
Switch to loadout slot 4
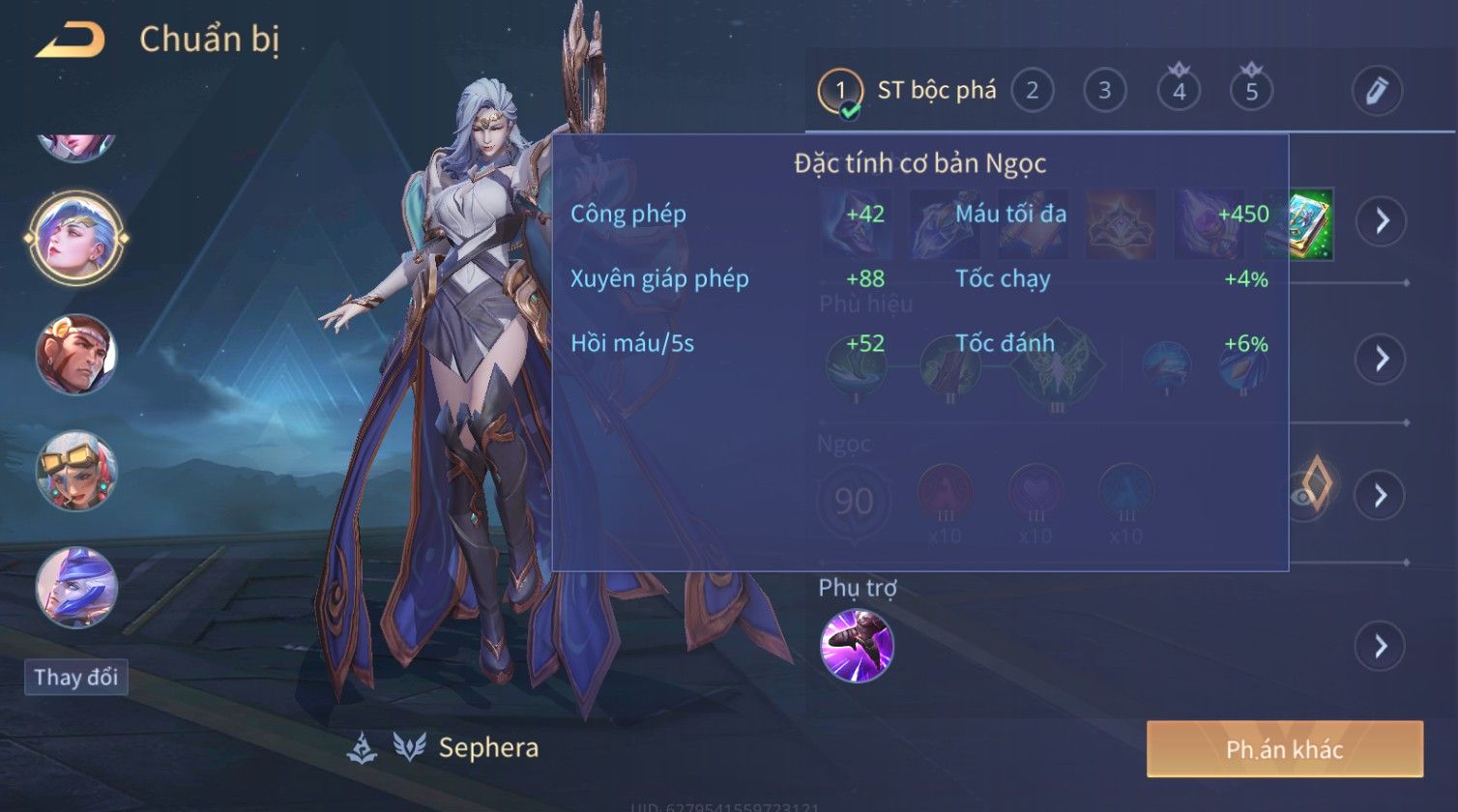click(1179, 91)
